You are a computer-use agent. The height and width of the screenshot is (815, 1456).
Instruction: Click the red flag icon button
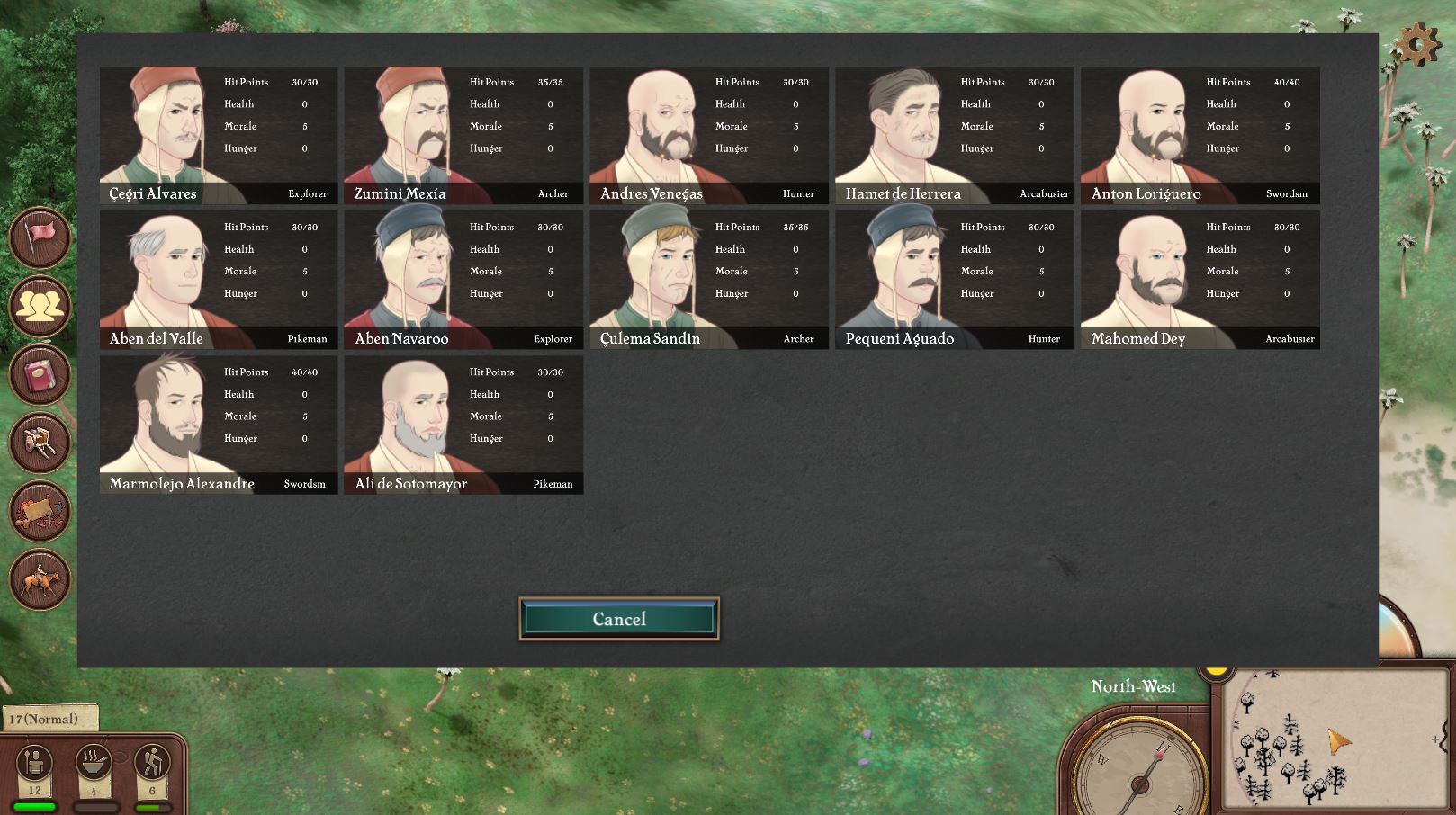(x=40, y=237)
